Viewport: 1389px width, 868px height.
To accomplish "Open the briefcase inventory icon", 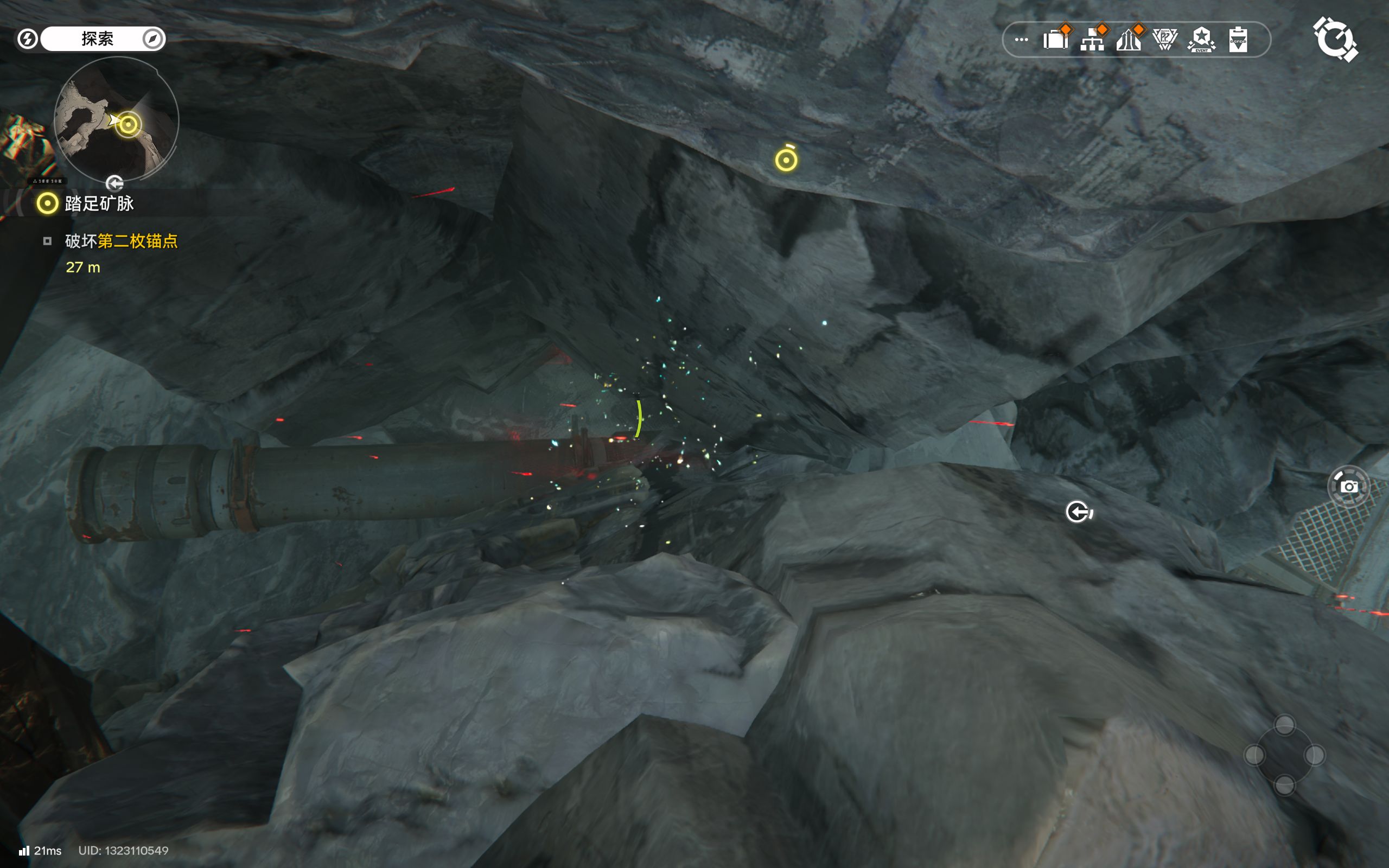I will [1055, 40].
